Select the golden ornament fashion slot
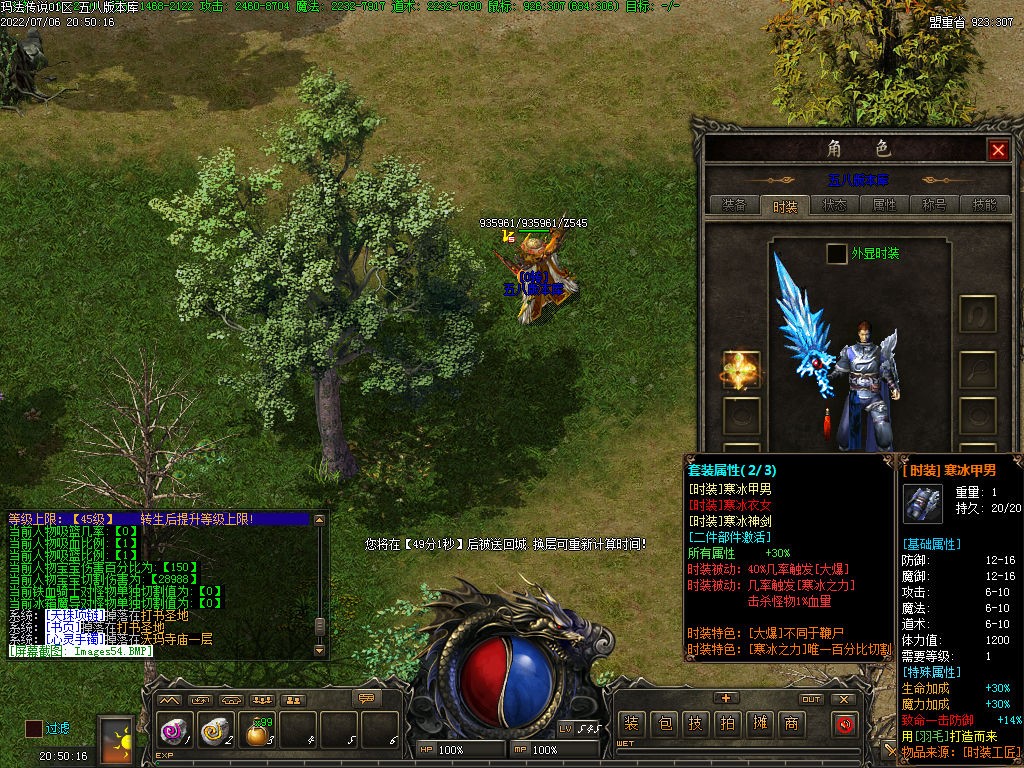 (741, 369)
